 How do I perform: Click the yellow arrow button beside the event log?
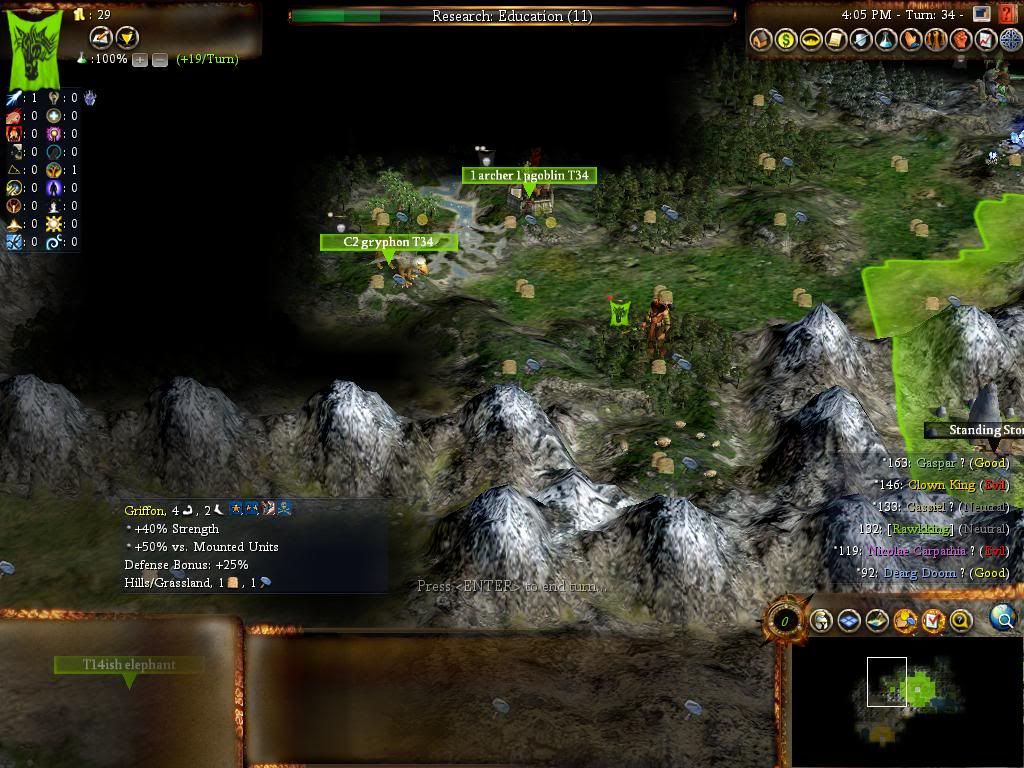click(127, 38)
